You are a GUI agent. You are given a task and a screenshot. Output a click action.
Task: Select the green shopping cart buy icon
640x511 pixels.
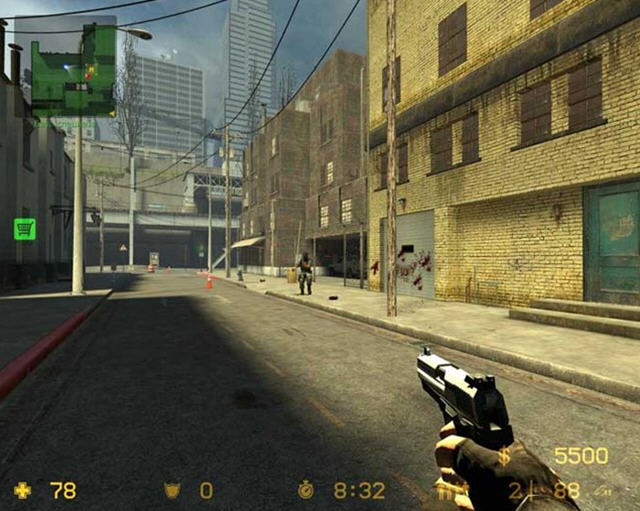pos(24,229)
